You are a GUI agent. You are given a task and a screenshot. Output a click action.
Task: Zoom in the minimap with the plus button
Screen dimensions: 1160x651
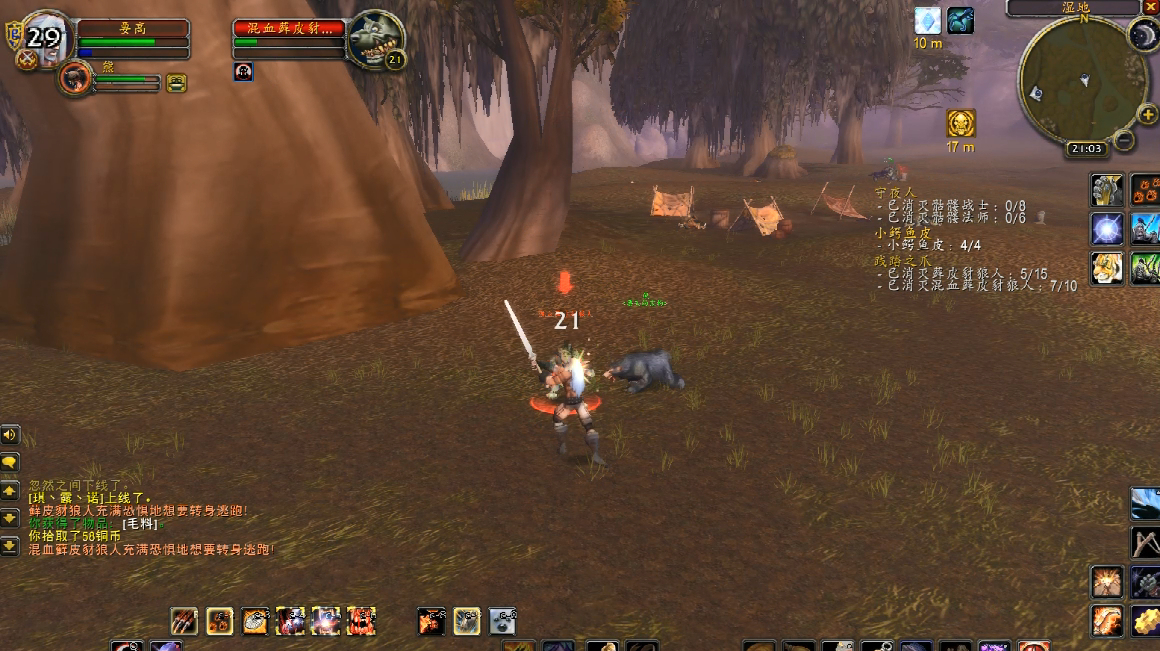tap(1147, 115)
